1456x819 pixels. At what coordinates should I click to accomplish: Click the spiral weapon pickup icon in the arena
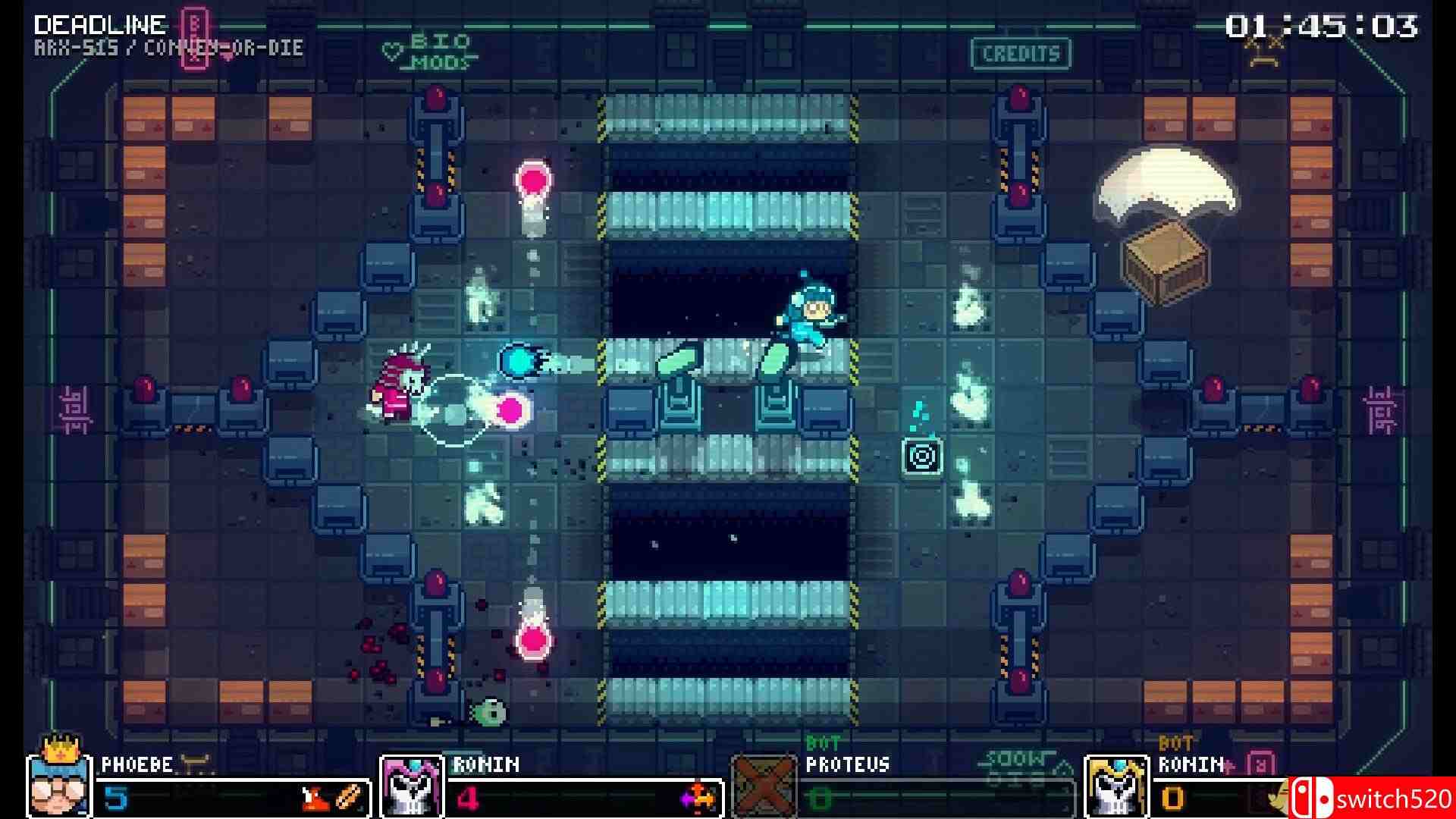(x=922, y=457)
